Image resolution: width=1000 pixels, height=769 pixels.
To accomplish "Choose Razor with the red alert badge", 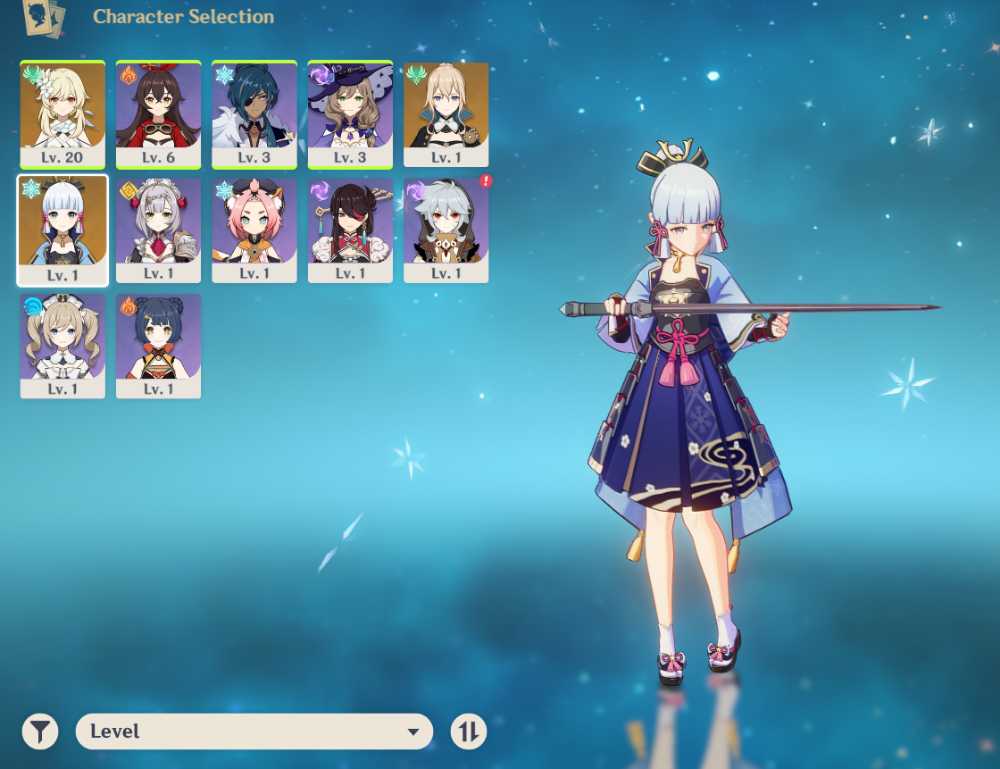I will click(446, 230).
